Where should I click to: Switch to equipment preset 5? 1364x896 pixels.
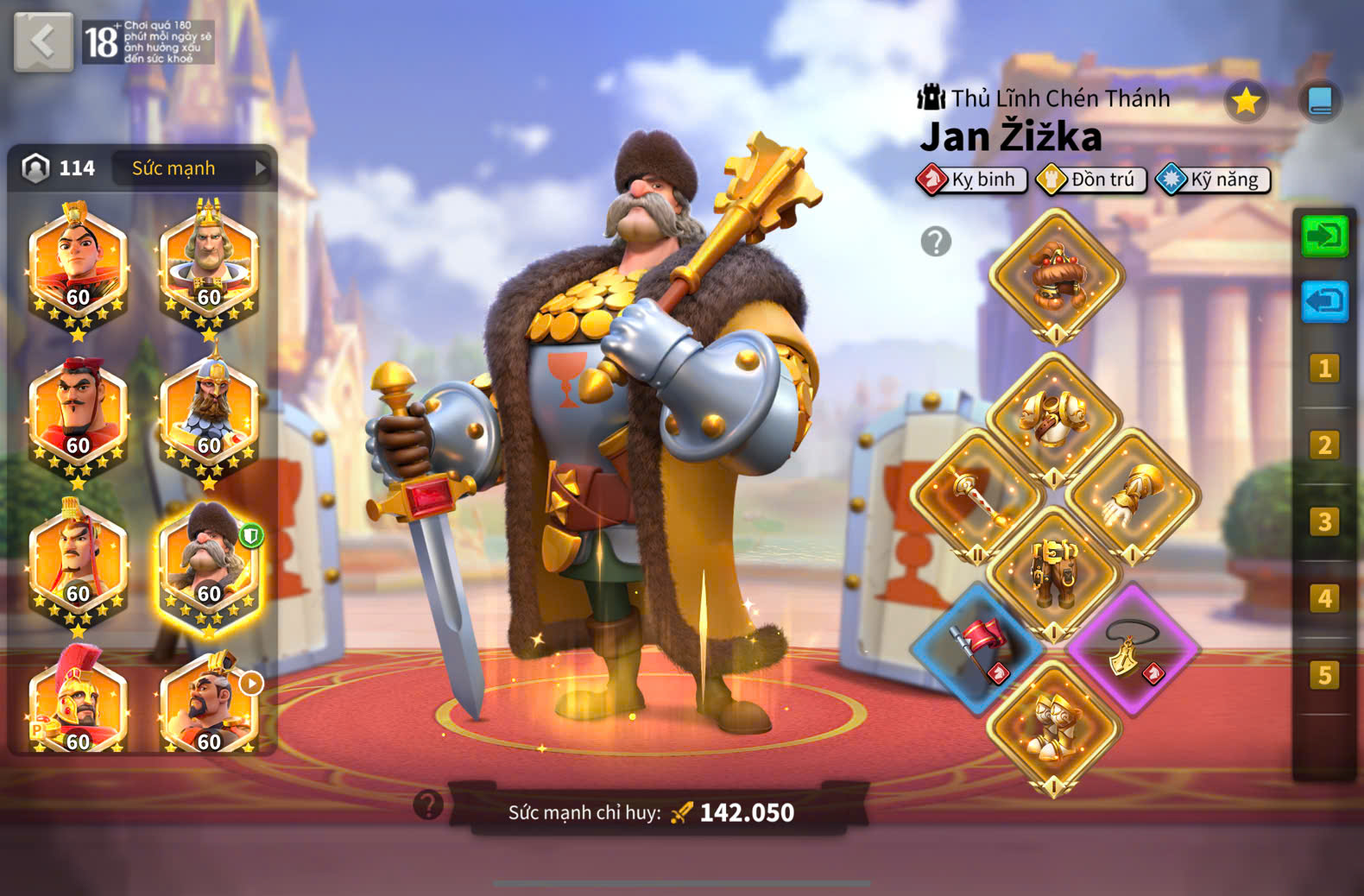pos(1324,674)
